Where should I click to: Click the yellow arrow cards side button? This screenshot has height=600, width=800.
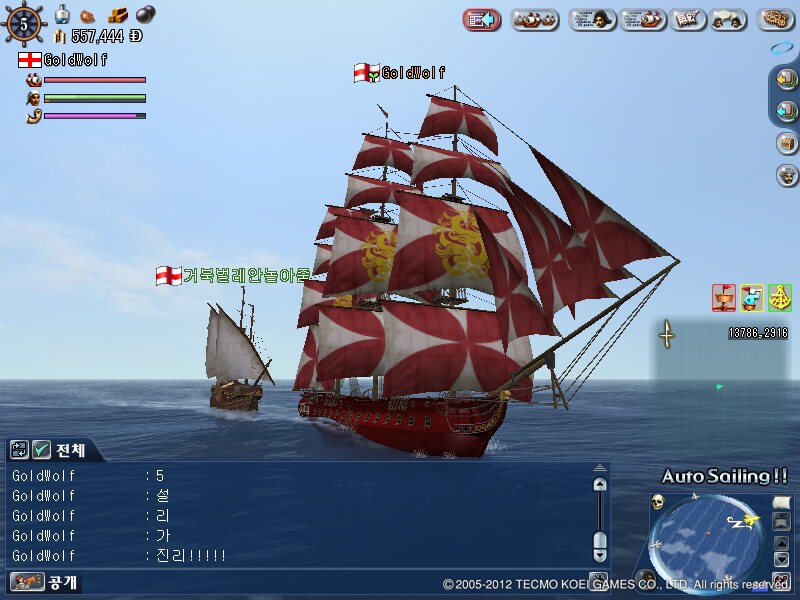(786, 81)
